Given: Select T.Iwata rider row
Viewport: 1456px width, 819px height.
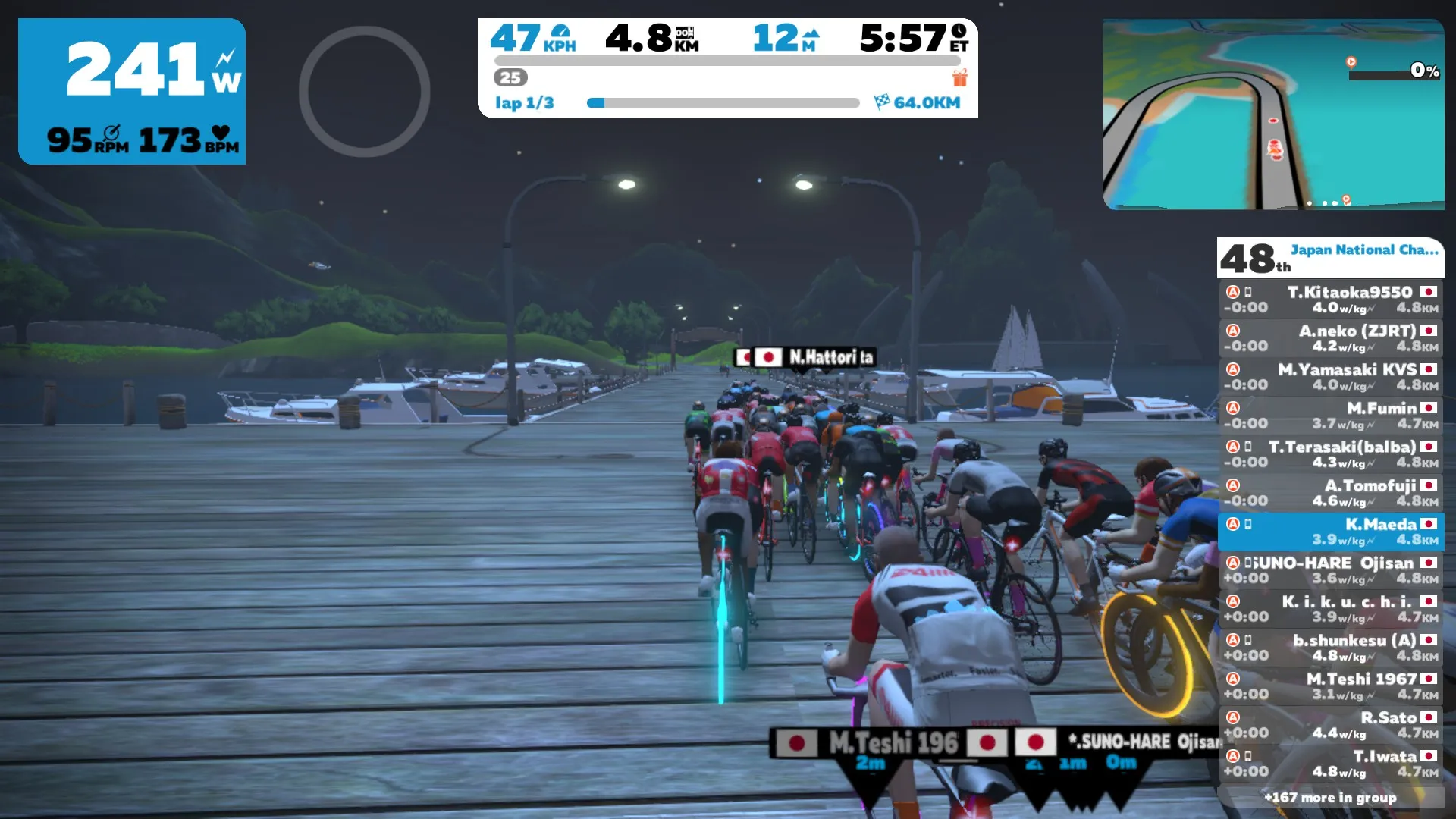Looking at the screenshot, I should tap(1331, 764).
